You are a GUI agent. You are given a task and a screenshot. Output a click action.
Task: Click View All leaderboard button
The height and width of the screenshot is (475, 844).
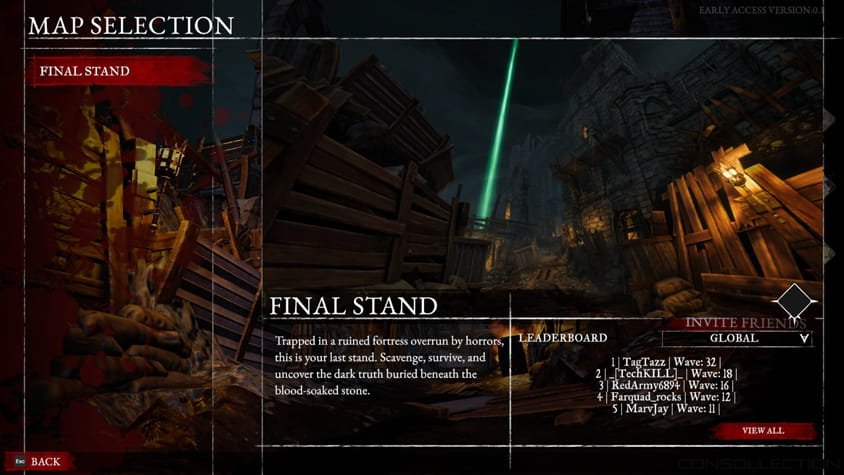coord(763,431)
